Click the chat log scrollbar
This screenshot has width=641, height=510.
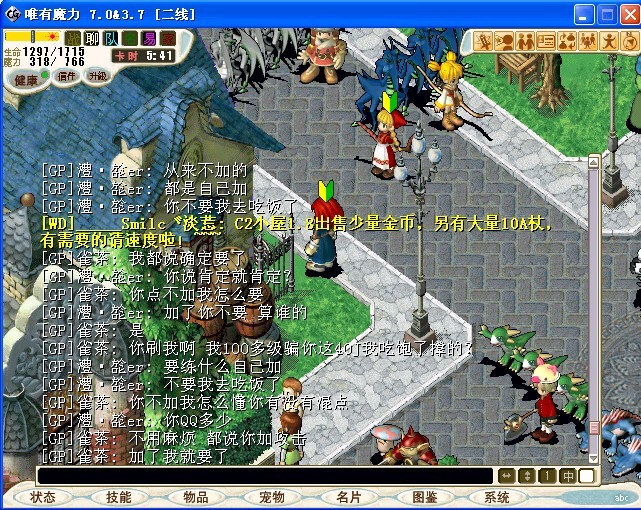[594, 300]
